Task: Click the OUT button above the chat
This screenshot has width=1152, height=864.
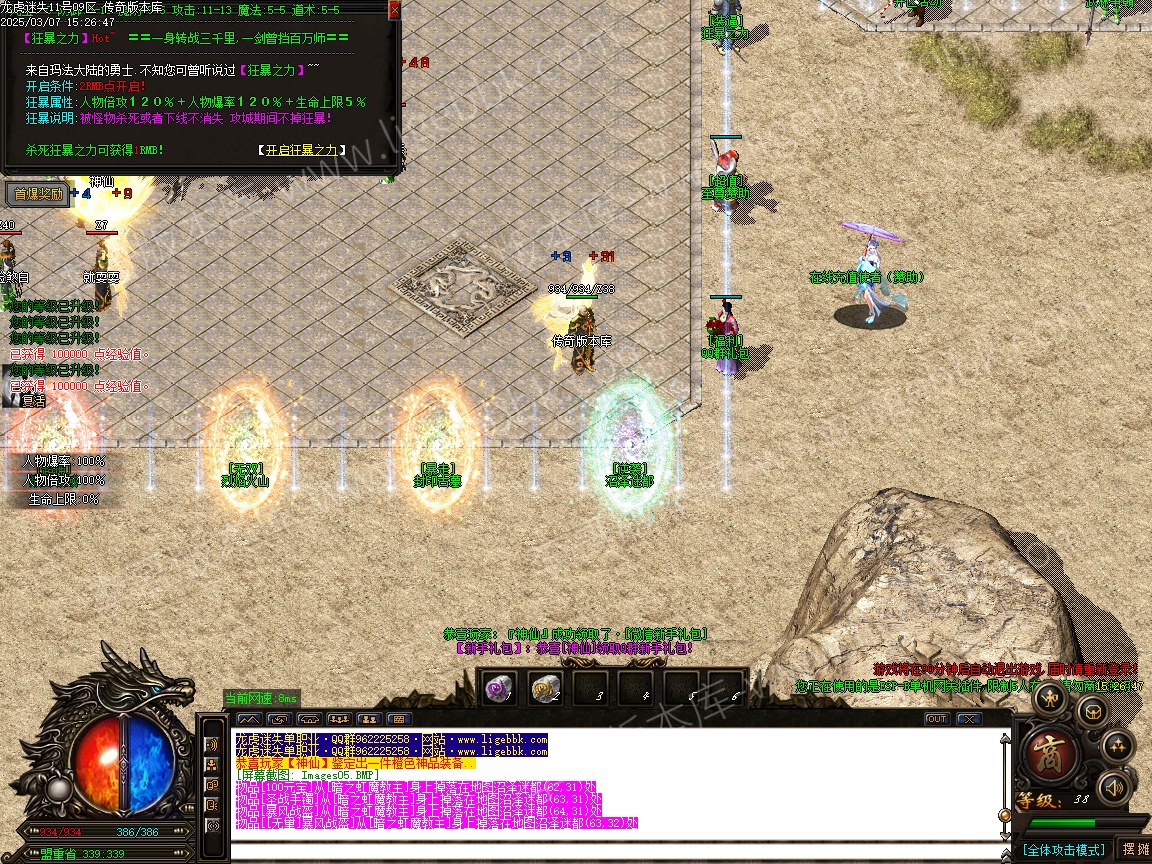Action: pos(937,719)
